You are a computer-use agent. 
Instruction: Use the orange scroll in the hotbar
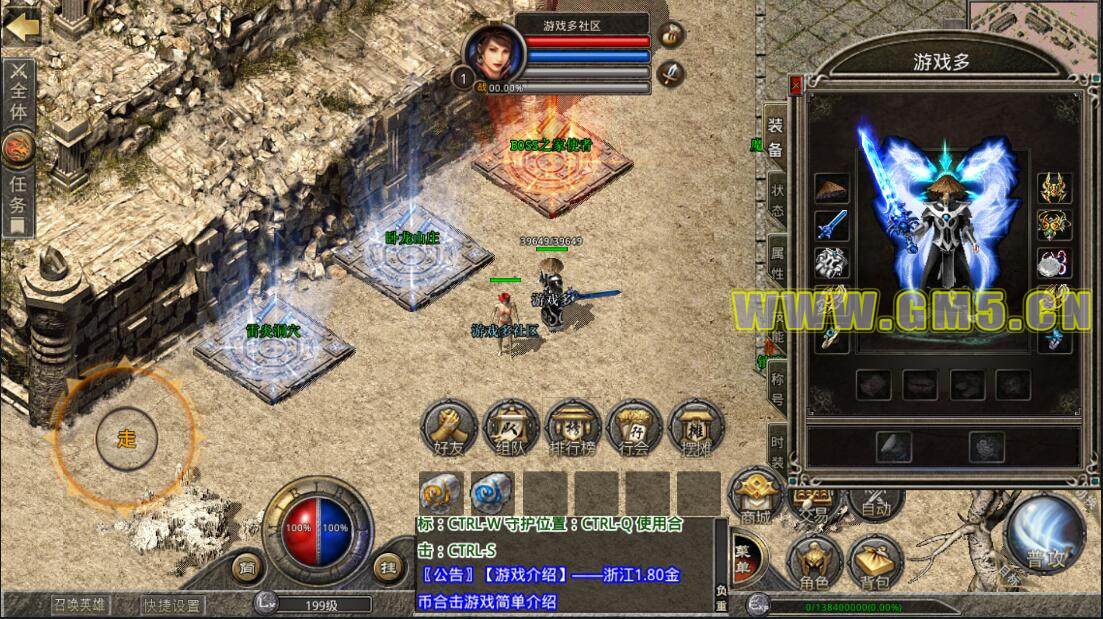pyautogui.click(x=439, y=491)
